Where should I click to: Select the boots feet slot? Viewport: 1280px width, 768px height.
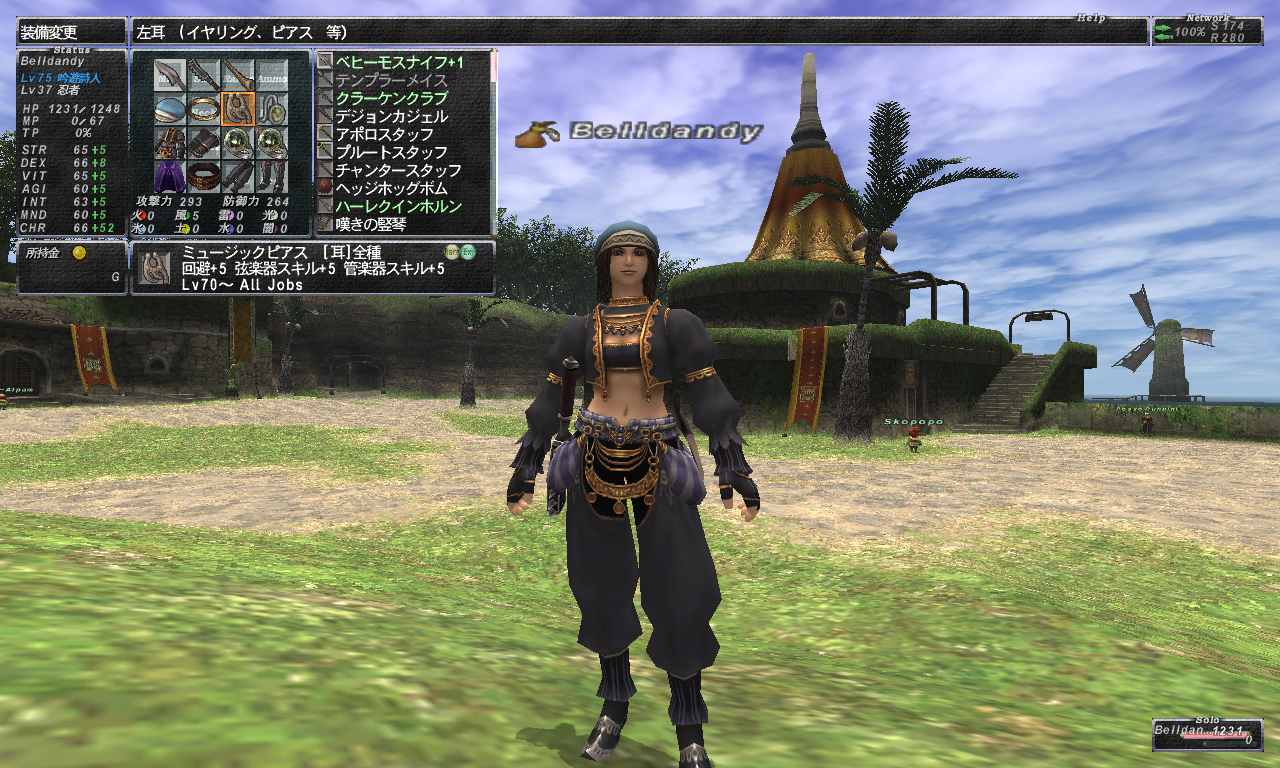271,177
